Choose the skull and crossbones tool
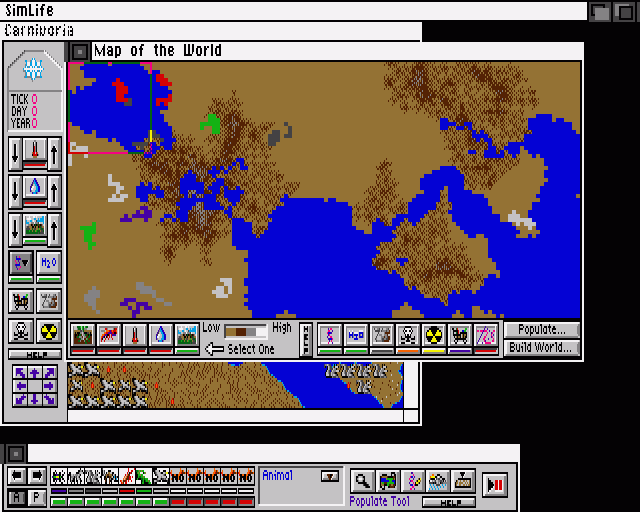The image size is (640, 512). [x=20, y=331]
